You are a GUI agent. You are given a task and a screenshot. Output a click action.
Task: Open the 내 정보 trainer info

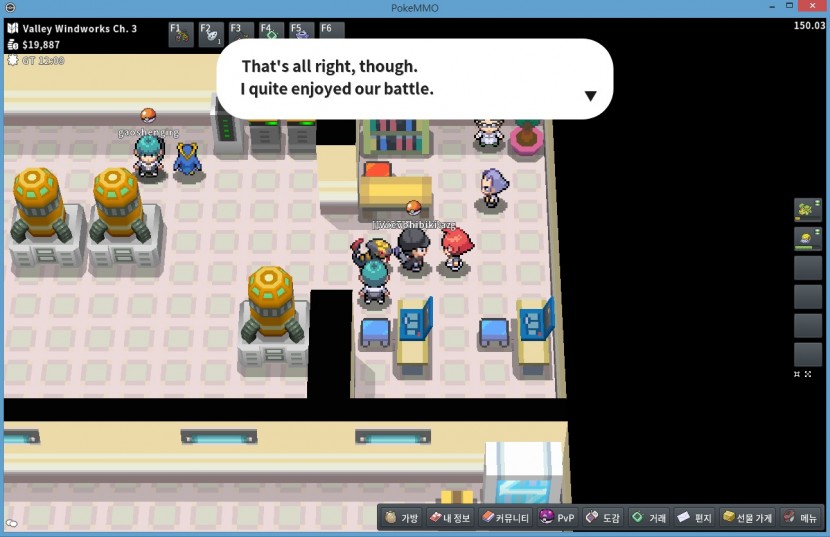(449, 518)
